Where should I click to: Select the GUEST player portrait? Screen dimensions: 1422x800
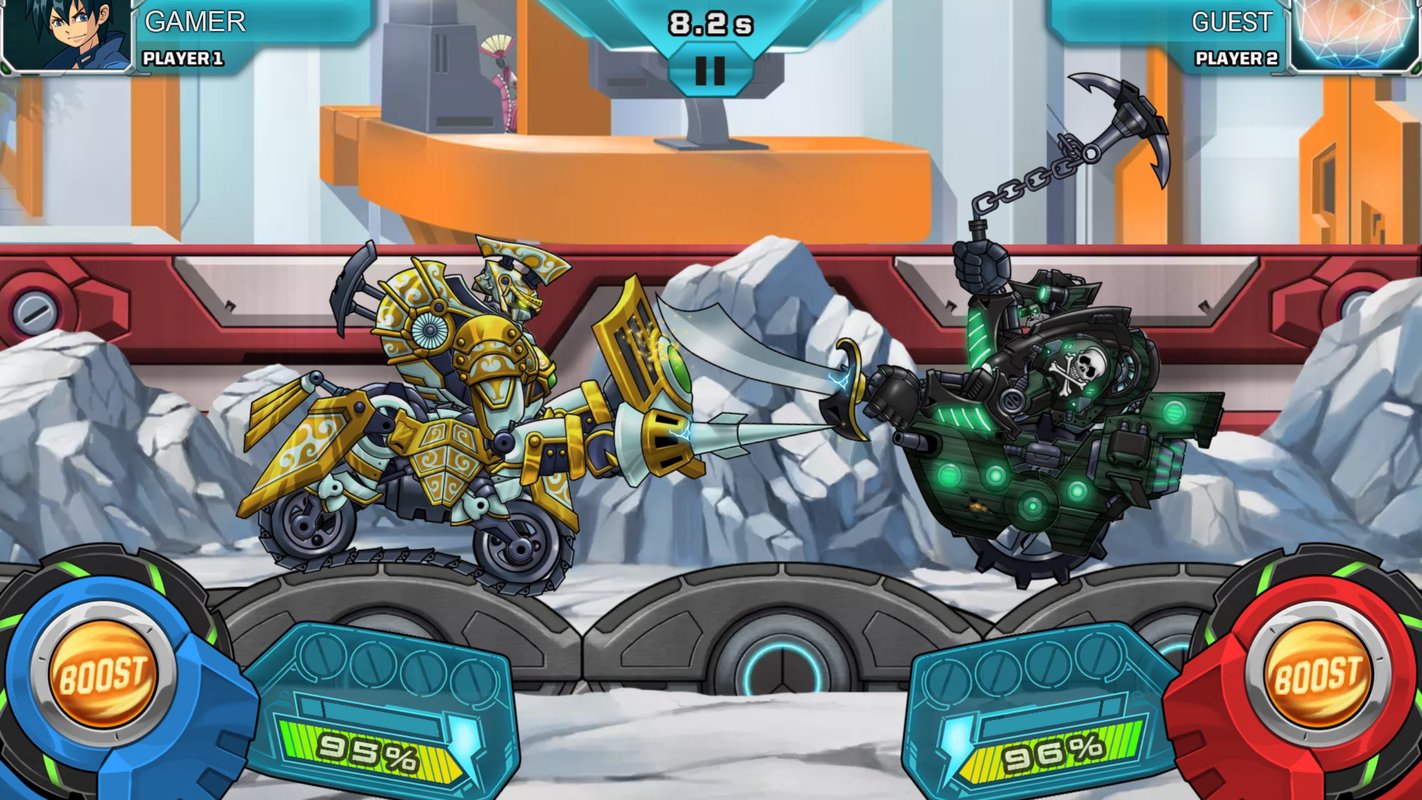point(1355,35)
